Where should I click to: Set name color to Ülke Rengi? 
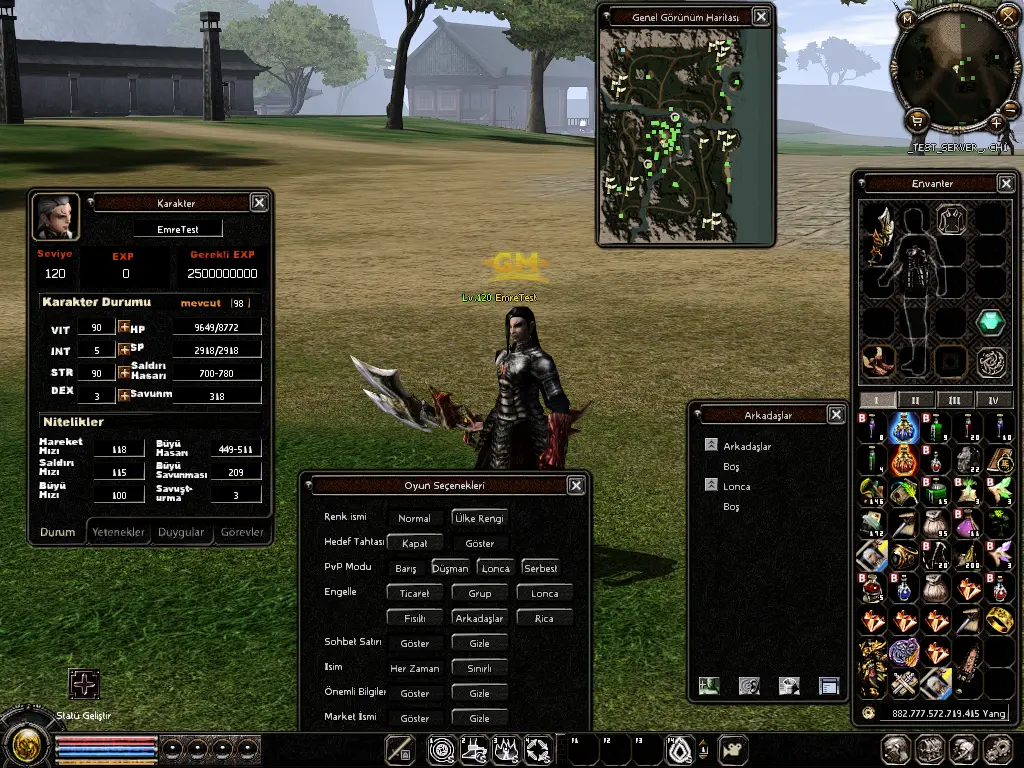(479, 518)
